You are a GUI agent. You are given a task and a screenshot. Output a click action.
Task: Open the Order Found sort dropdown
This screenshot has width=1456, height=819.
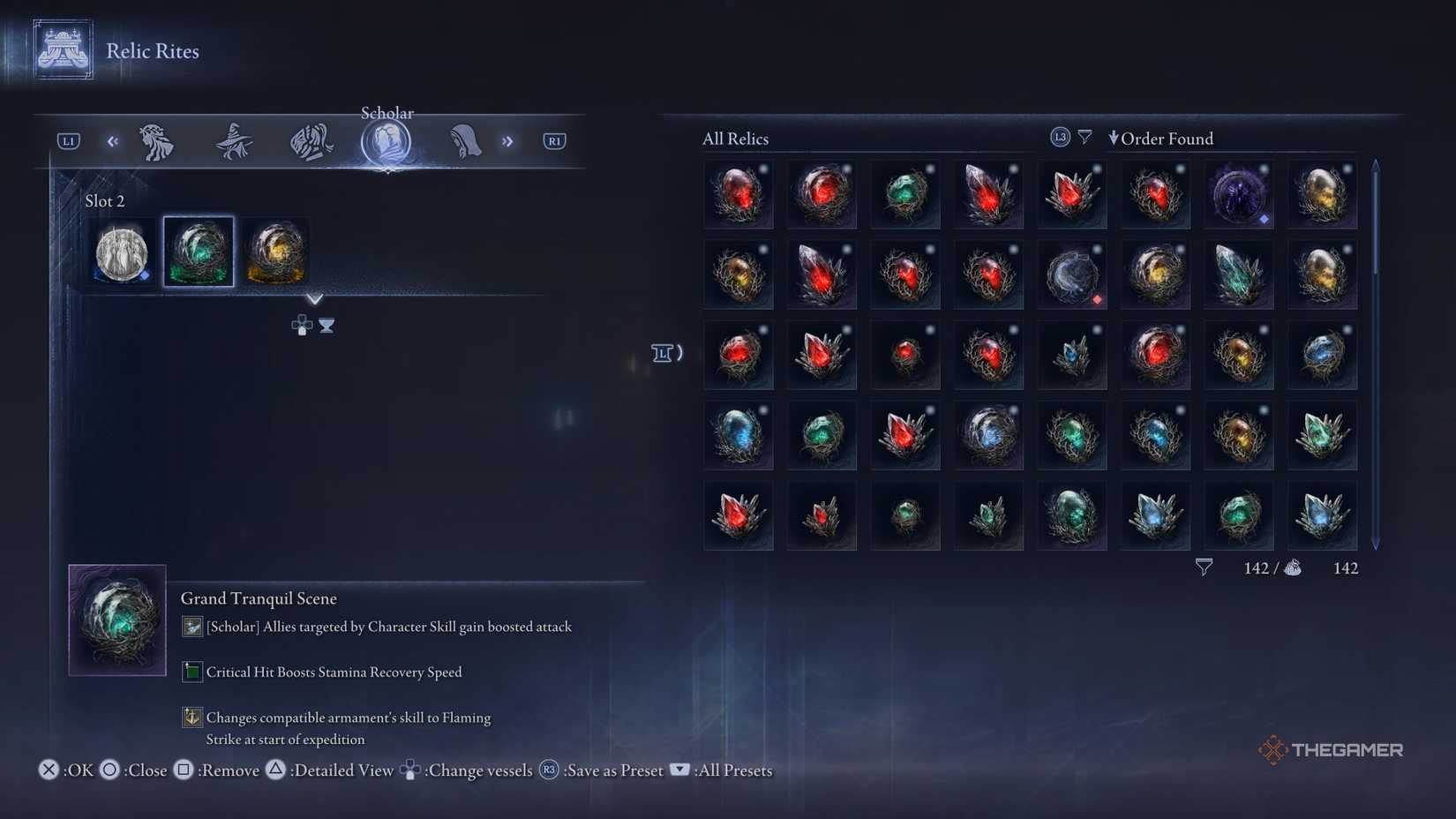[1161, 138]
